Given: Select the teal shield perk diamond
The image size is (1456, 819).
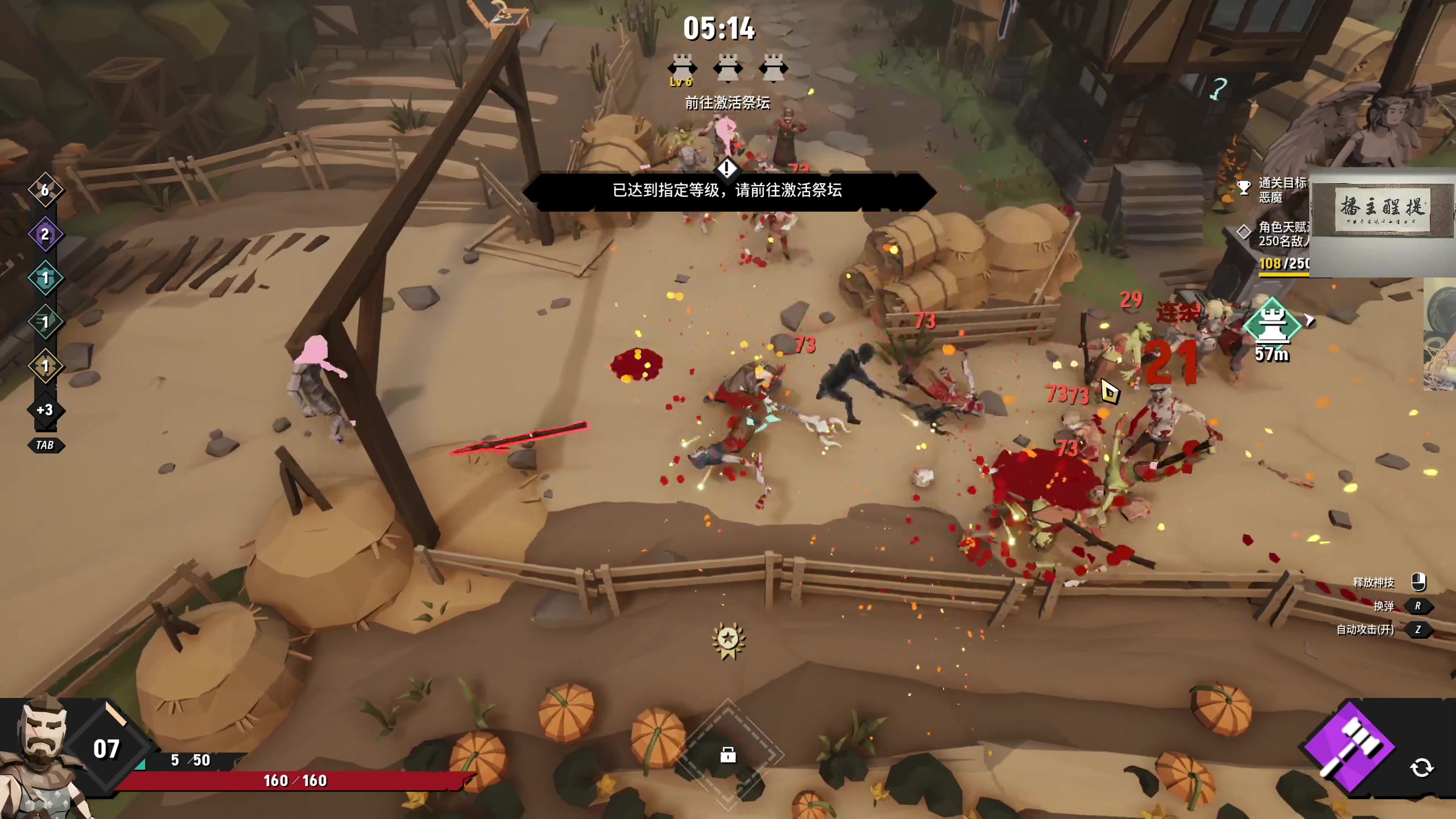Looking at the screenshot, I should tap(45, 278).
